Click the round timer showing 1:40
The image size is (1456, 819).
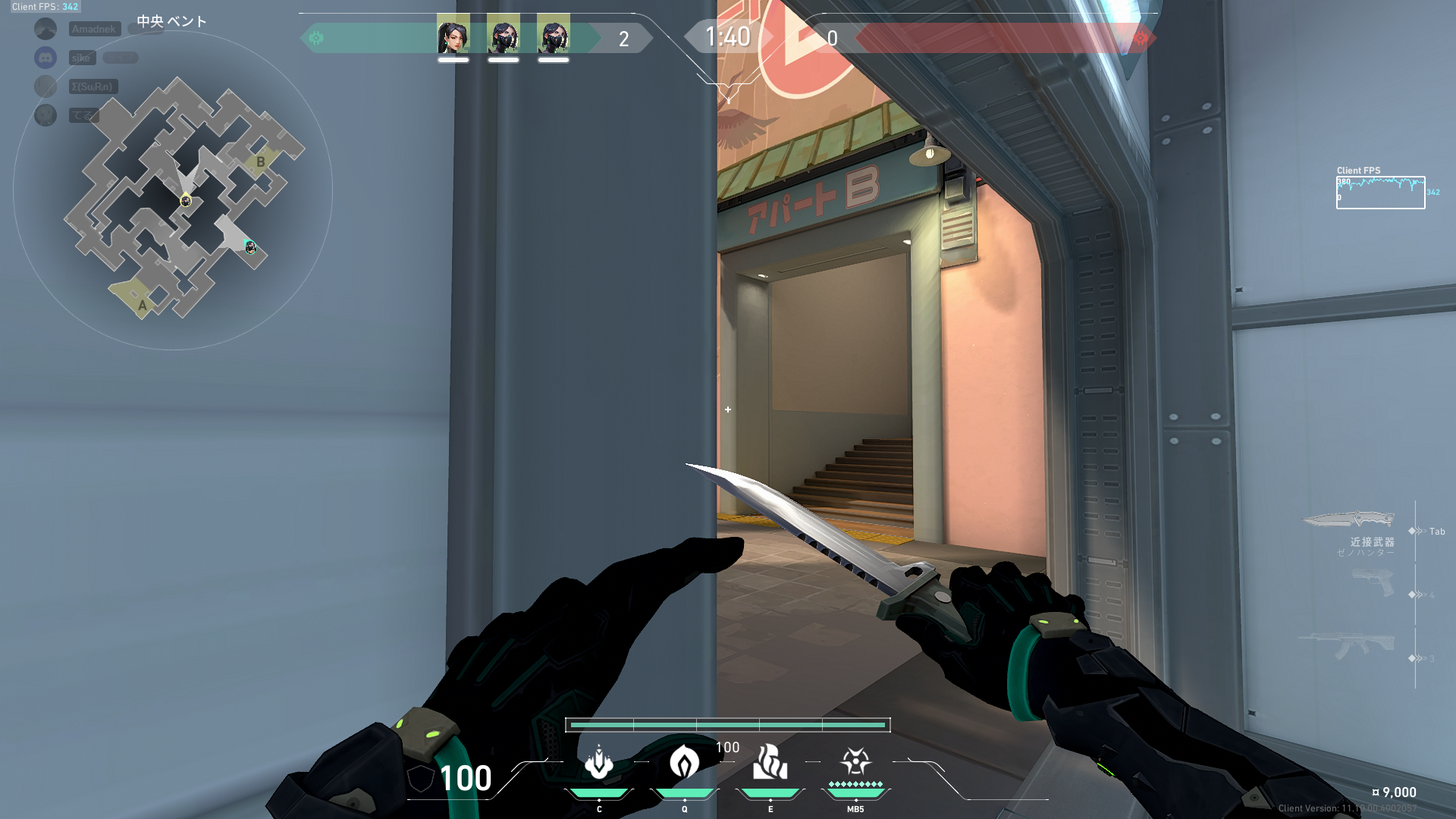pyautogui.click(x=727, y=36)
